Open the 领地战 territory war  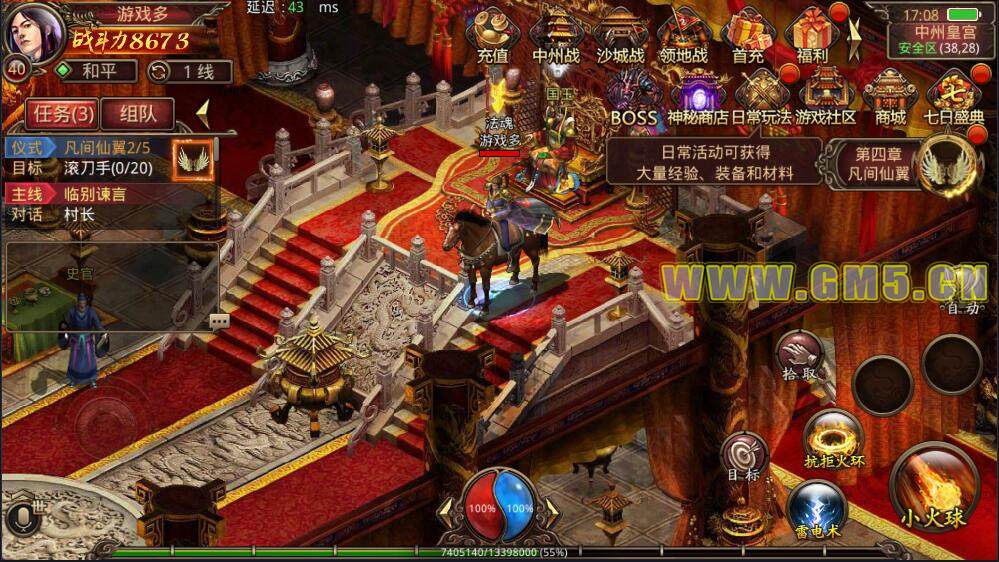[684, 34]
